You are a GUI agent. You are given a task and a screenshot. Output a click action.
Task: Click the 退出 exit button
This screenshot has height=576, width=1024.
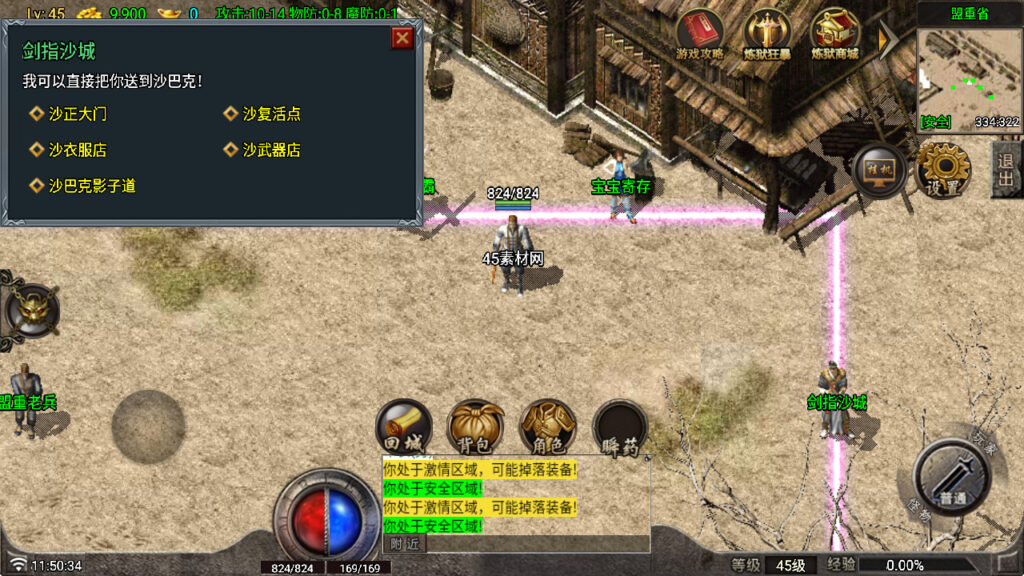pos(1007,169)
